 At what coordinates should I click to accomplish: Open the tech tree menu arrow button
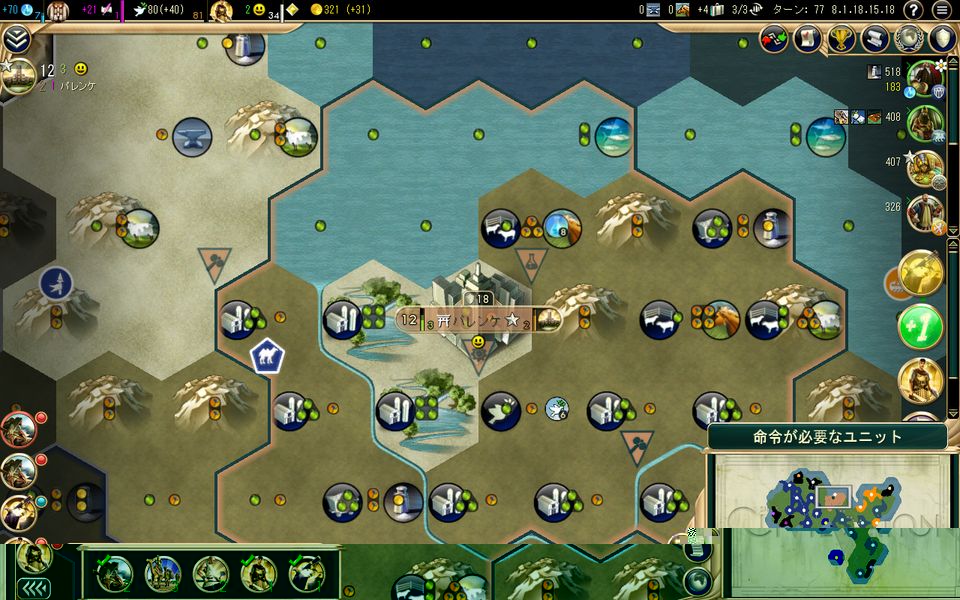pos(16,39)
